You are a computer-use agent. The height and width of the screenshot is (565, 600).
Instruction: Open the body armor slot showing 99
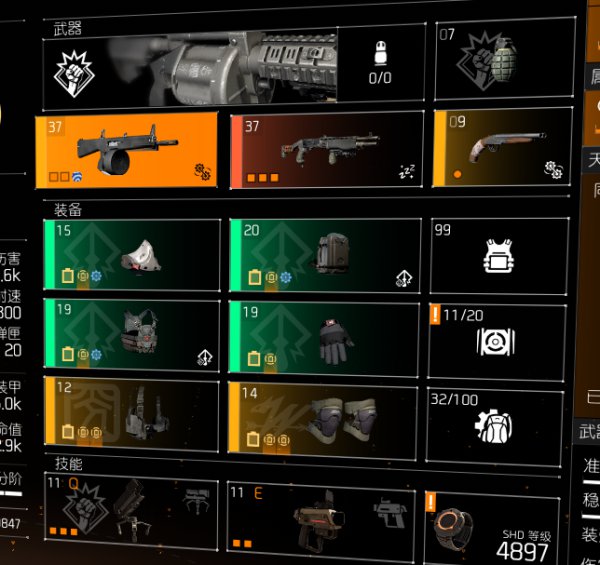(x=498, y=257)
